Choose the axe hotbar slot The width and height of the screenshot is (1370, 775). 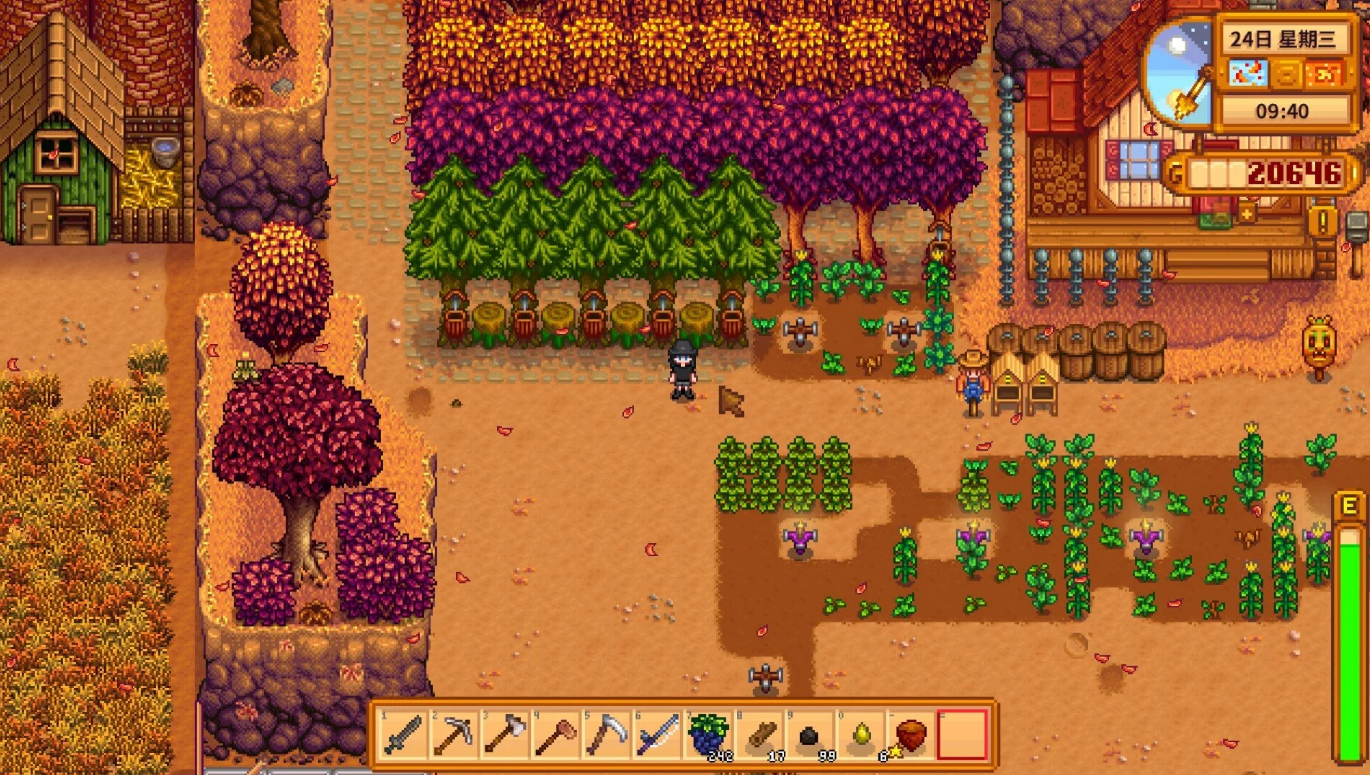pos(504,735)
